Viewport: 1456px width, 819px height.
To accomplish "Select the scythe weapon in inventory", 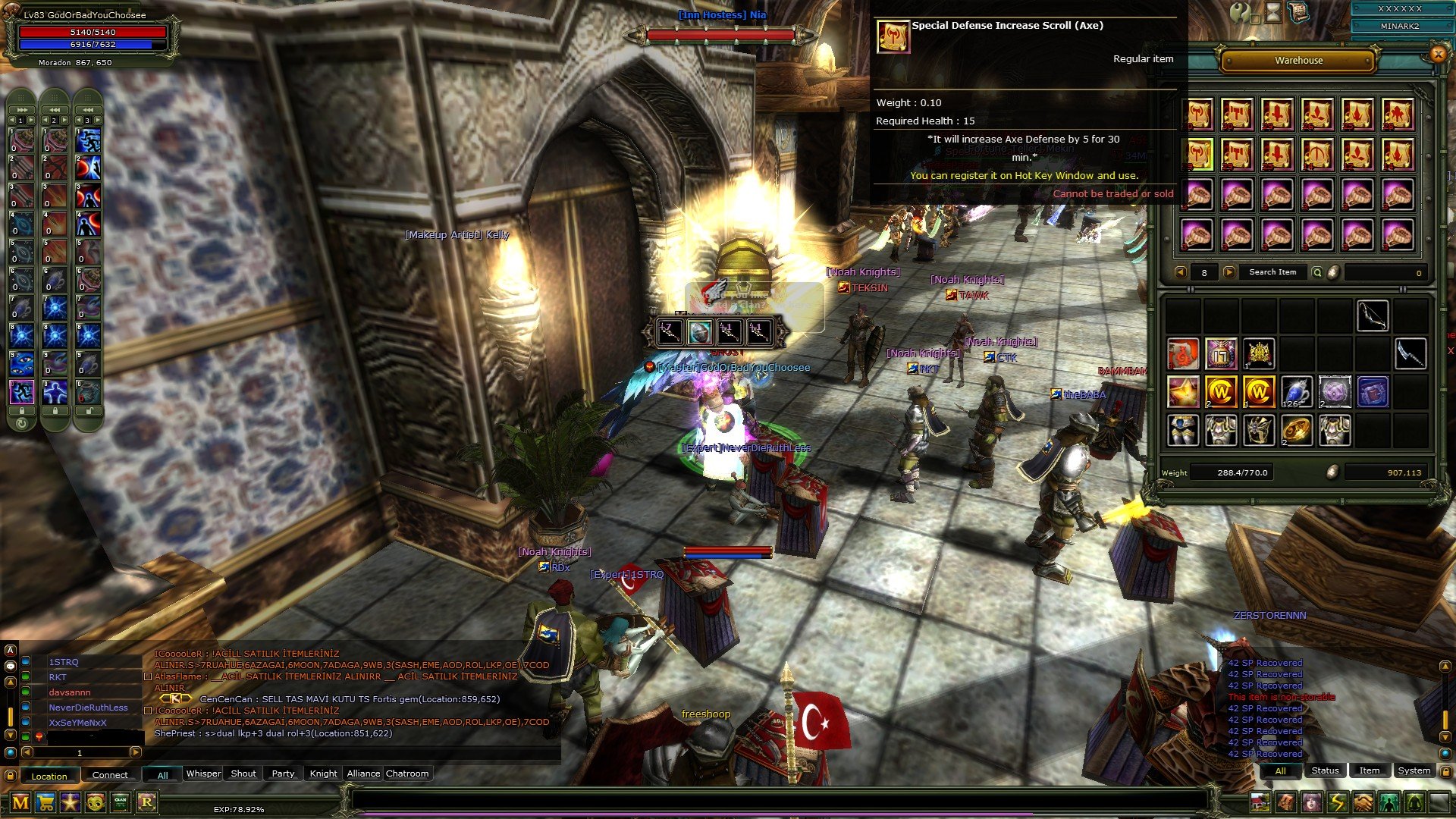I will tap(1410, 354).
